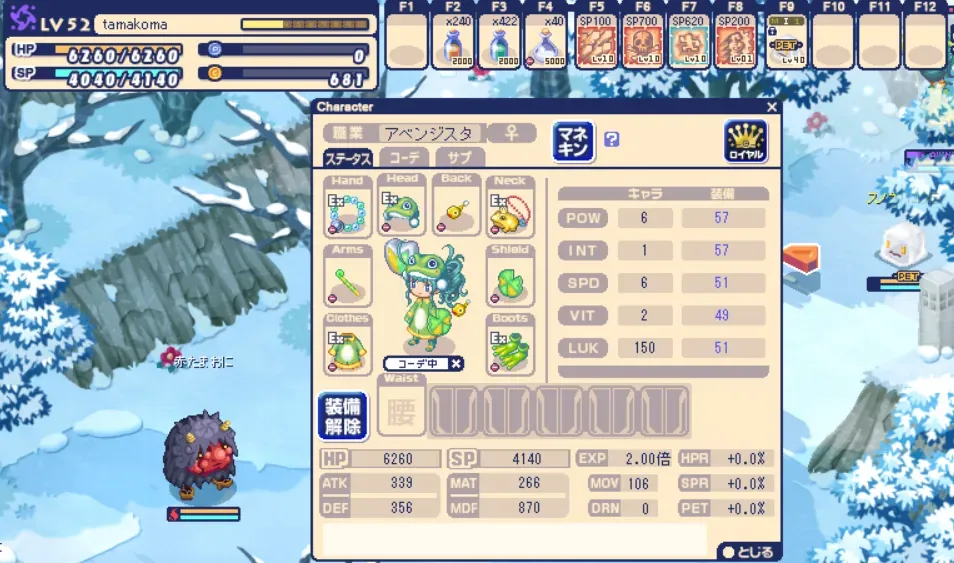
Task: Click the マネキン button
Action: coord(573,141)
